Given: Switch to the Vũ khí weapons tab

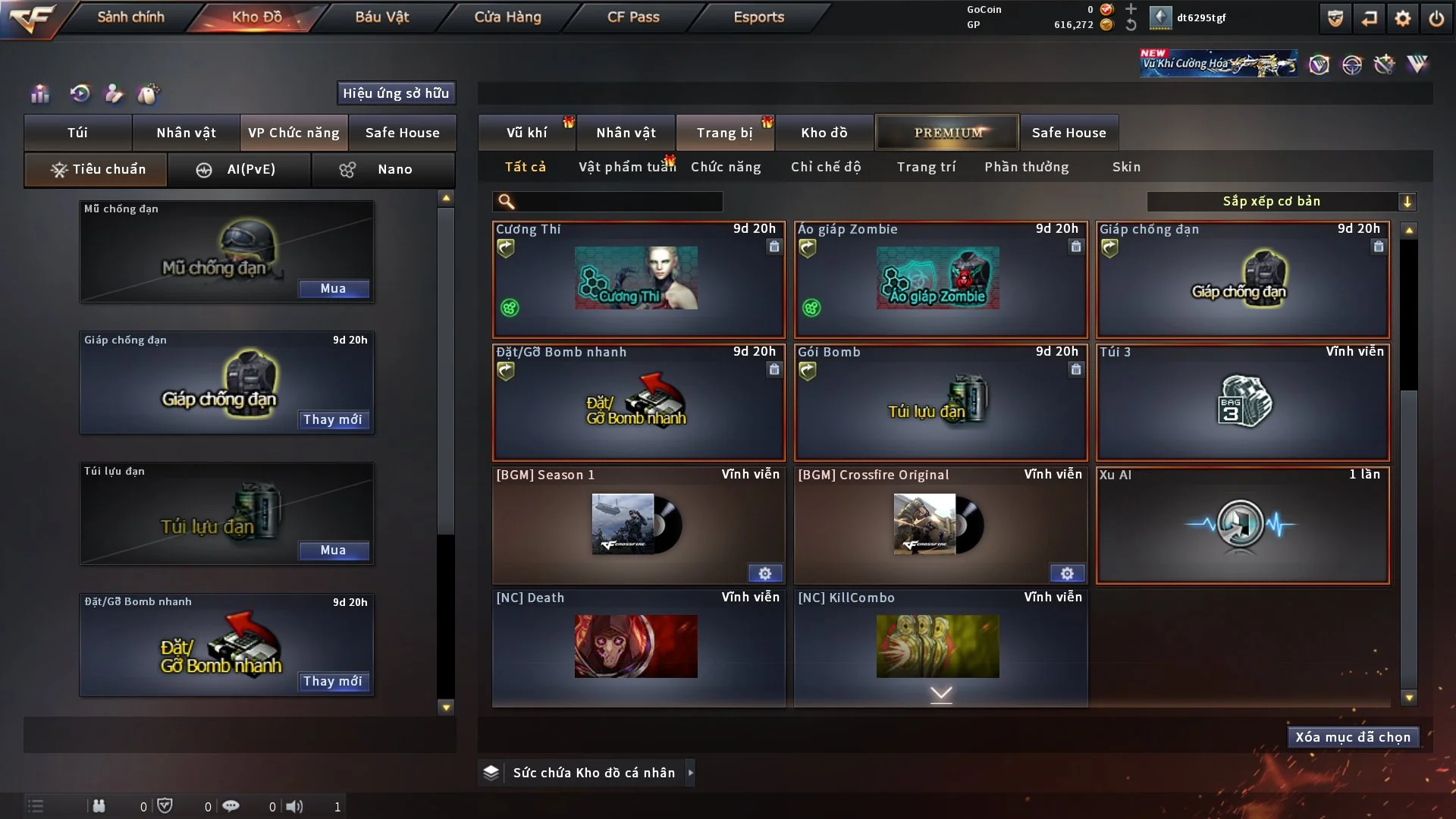Looking at the screenshot, I should [526, 133].
